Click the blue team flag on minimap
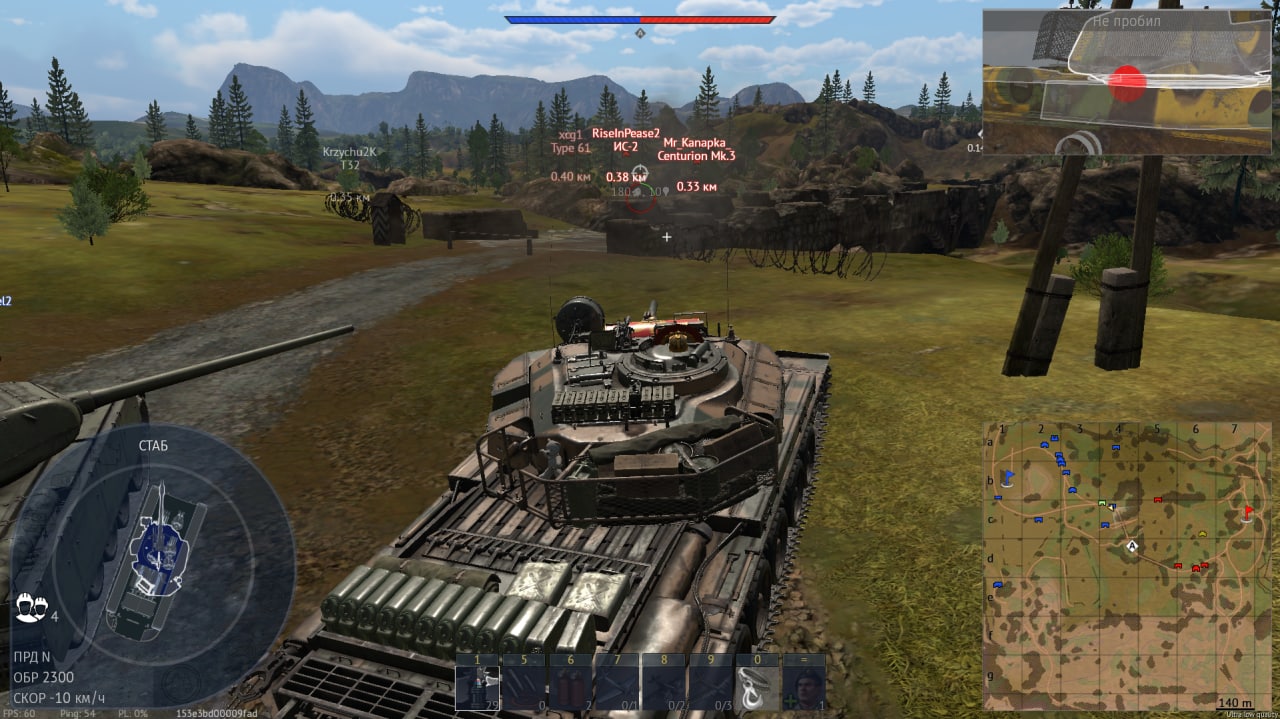 click(x=1008, y=476)
